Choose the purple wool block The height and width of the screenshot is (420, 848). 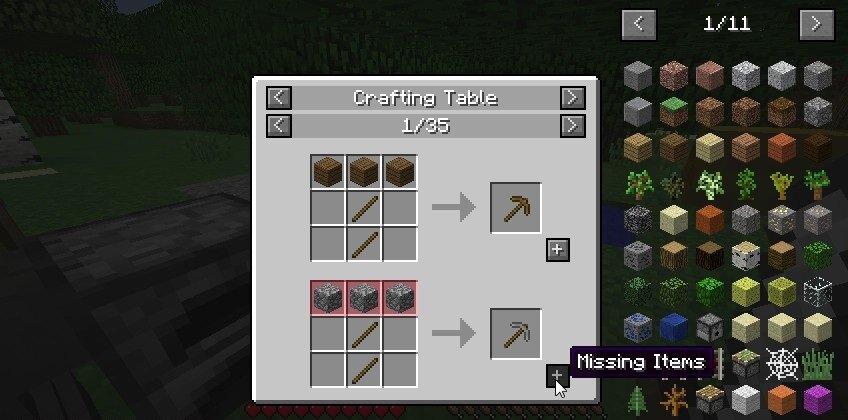pos(818,398)
